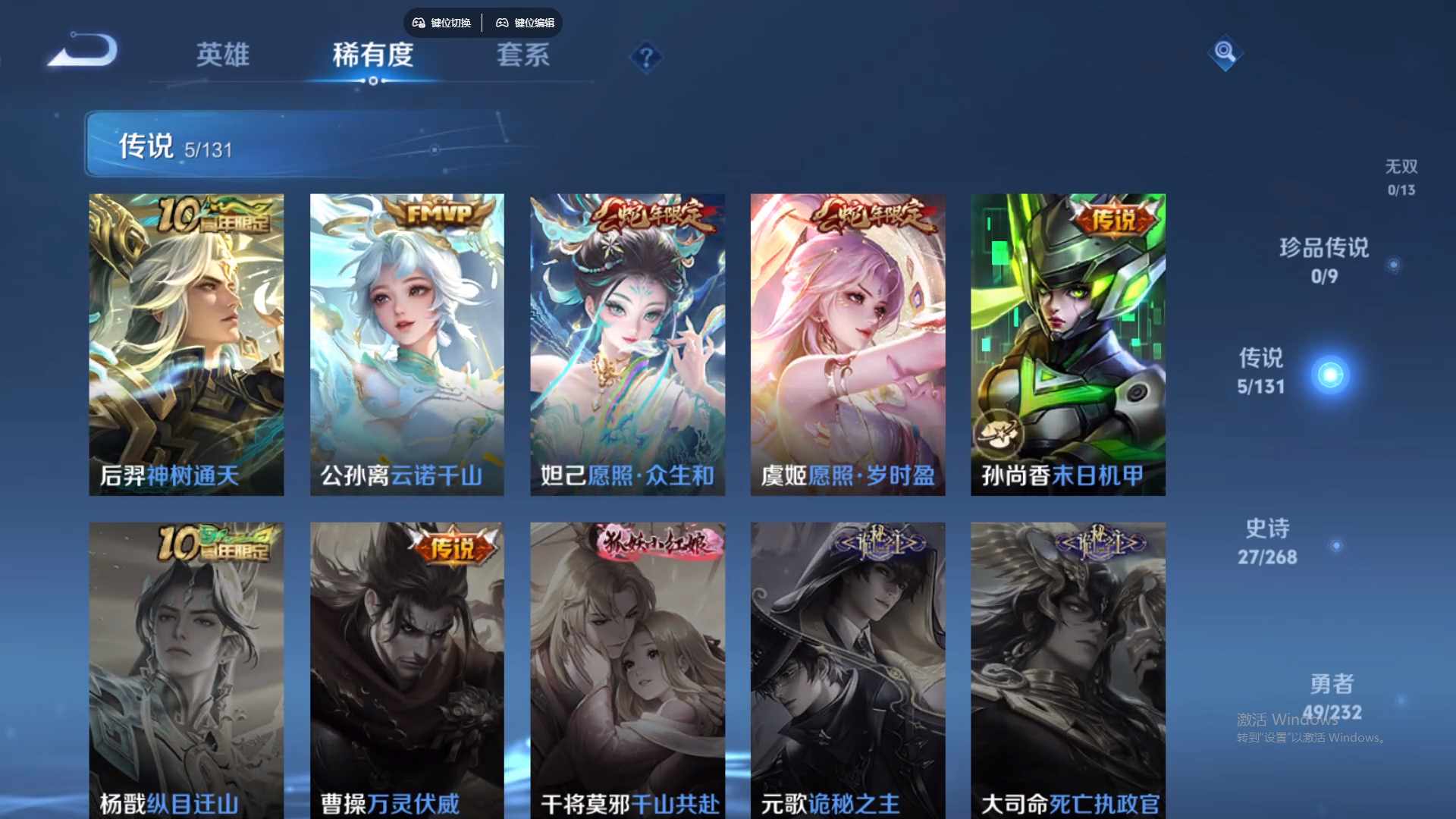Switch to the 套系 tab
The image size is (1456, 819).
(523, 55)
